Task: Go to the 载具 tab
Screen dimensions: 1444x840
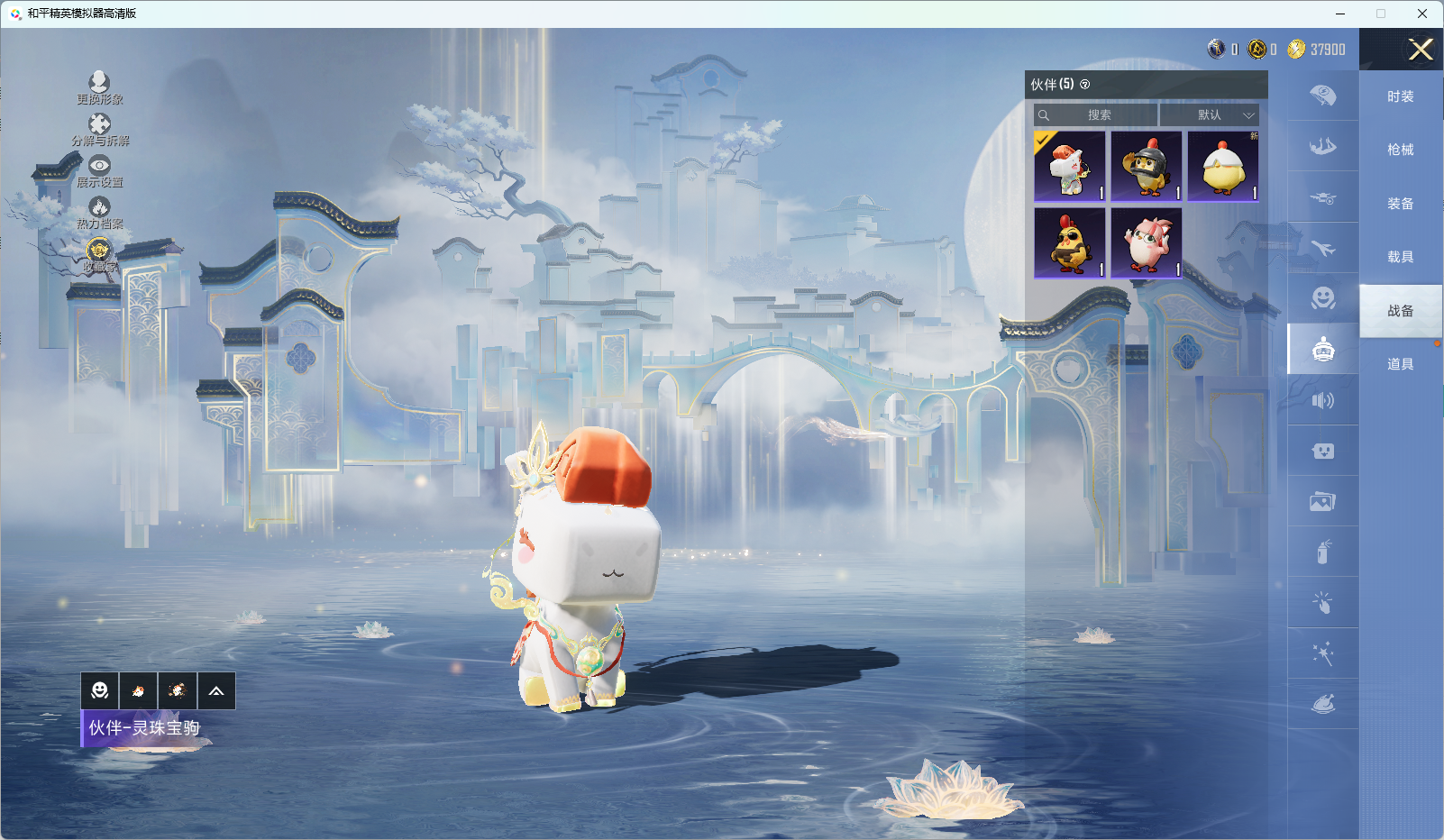Action: pyautogui.click(x=1400, y=257)
